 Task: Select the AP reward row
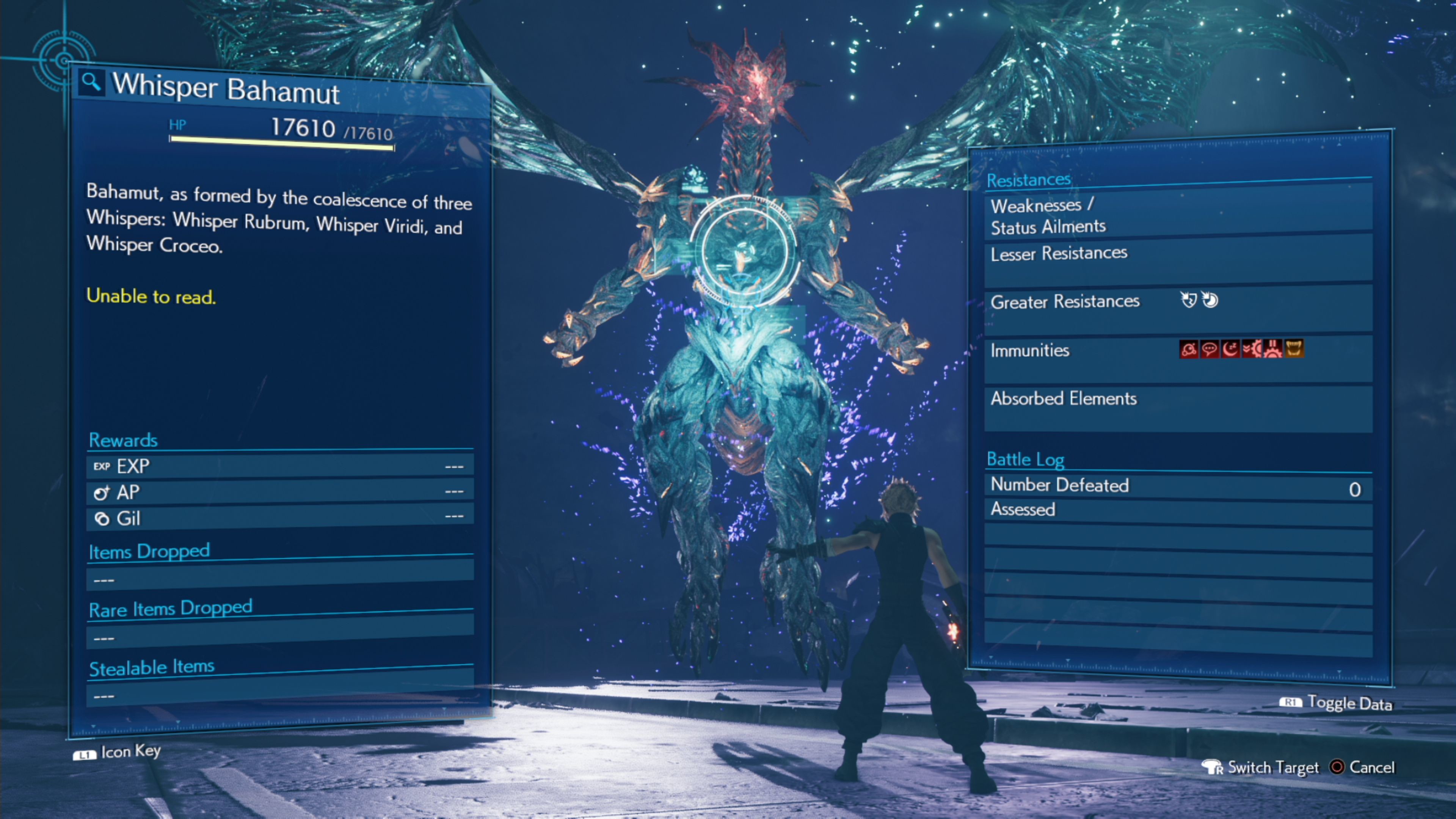280,492
